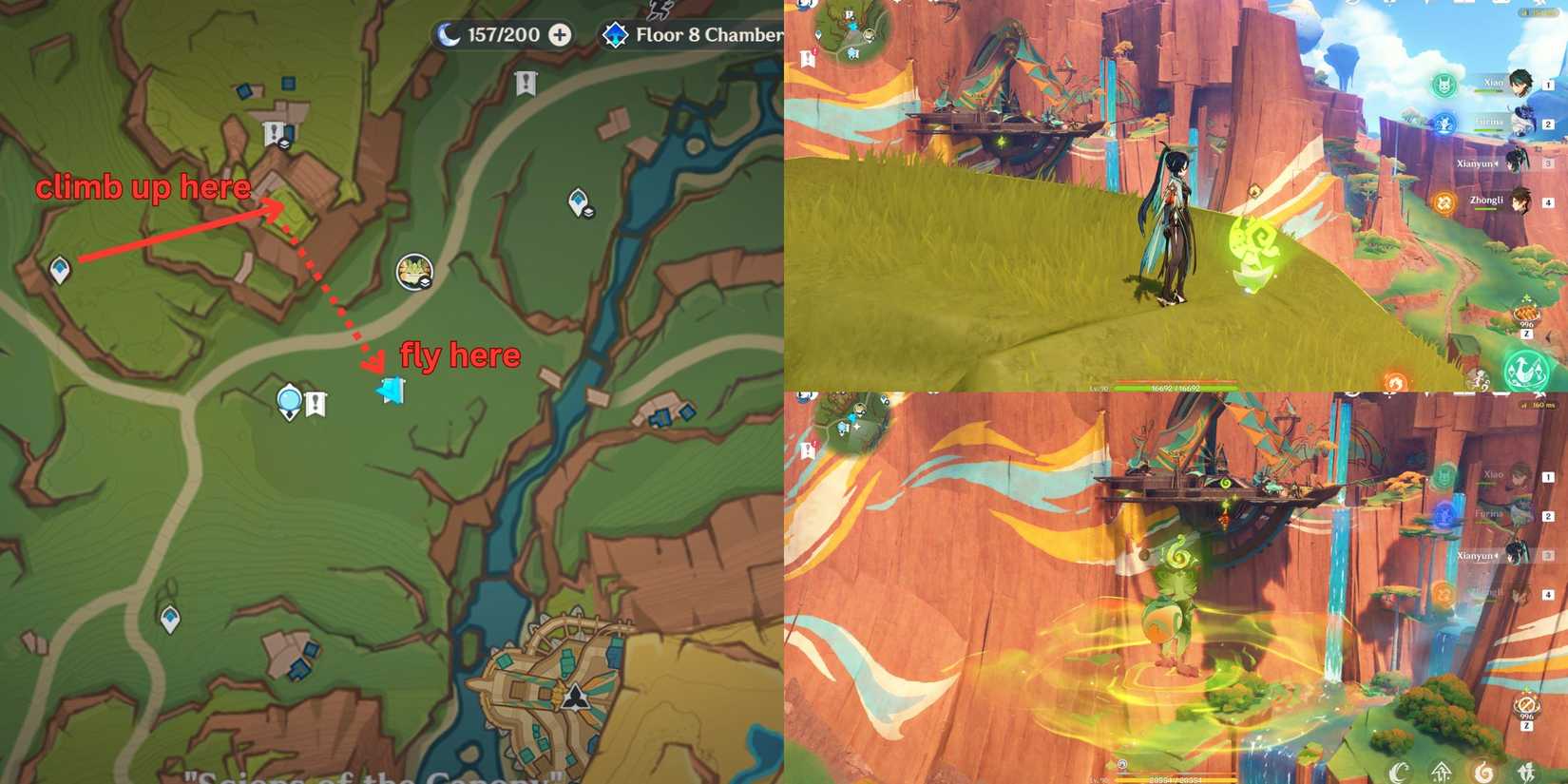Select Xiao's portrait in the party list
Image resolution: width=1568 pixels, height=784 pixels.
[x=1520, y=86]
